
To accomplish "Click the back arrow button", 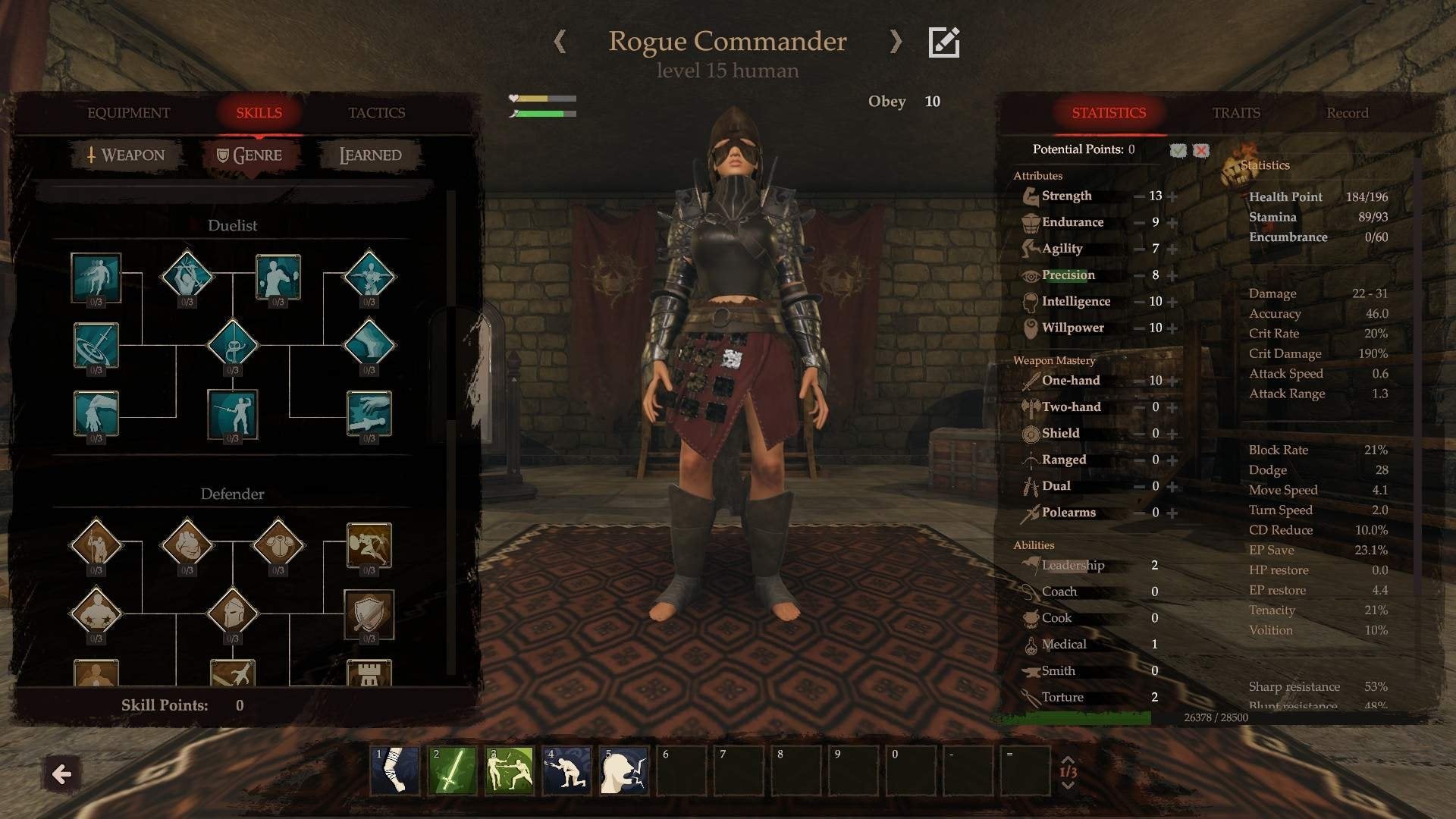I will [61, 774].
